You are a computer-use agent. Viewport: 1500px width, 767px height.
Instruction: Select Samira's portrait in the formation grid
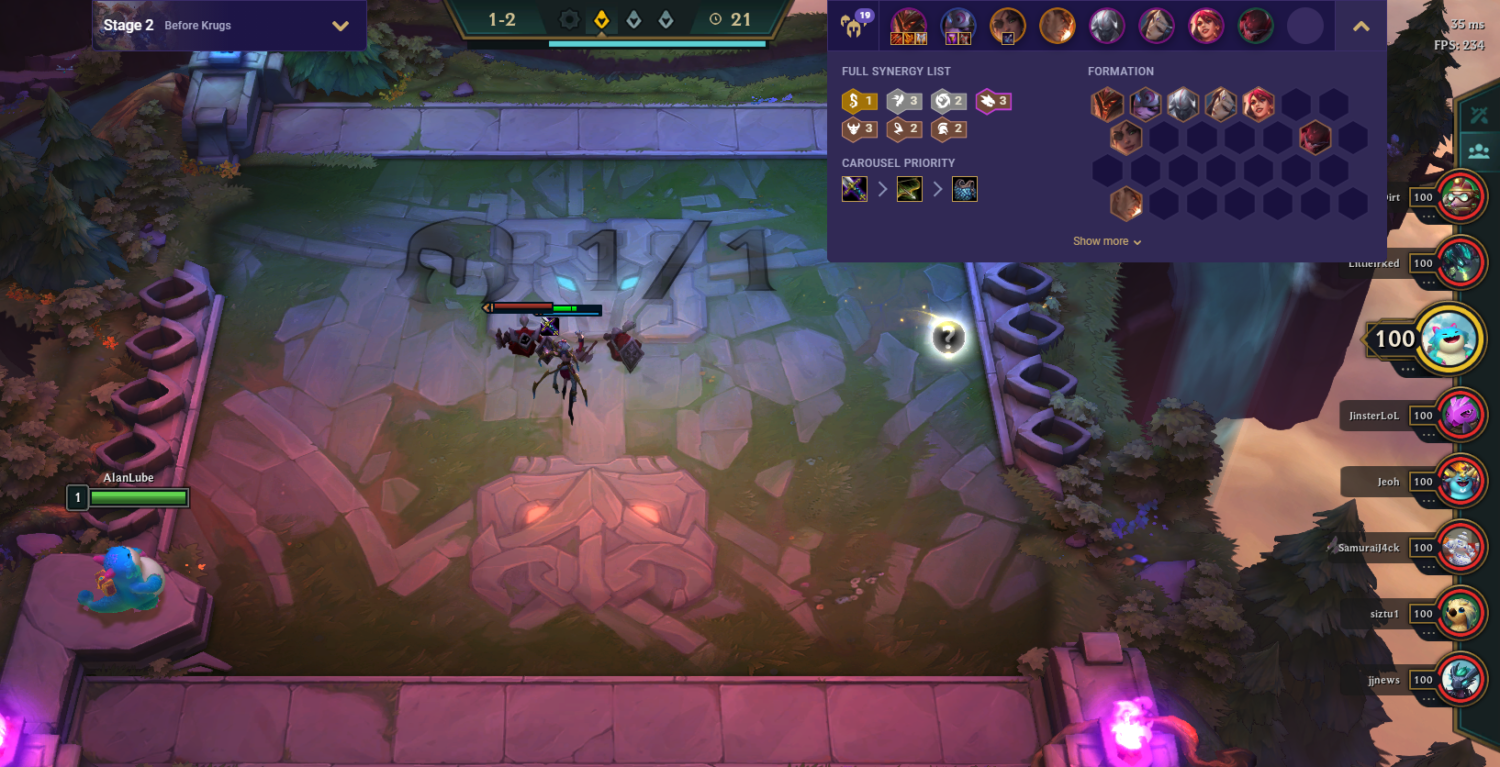pos(1258,103)
